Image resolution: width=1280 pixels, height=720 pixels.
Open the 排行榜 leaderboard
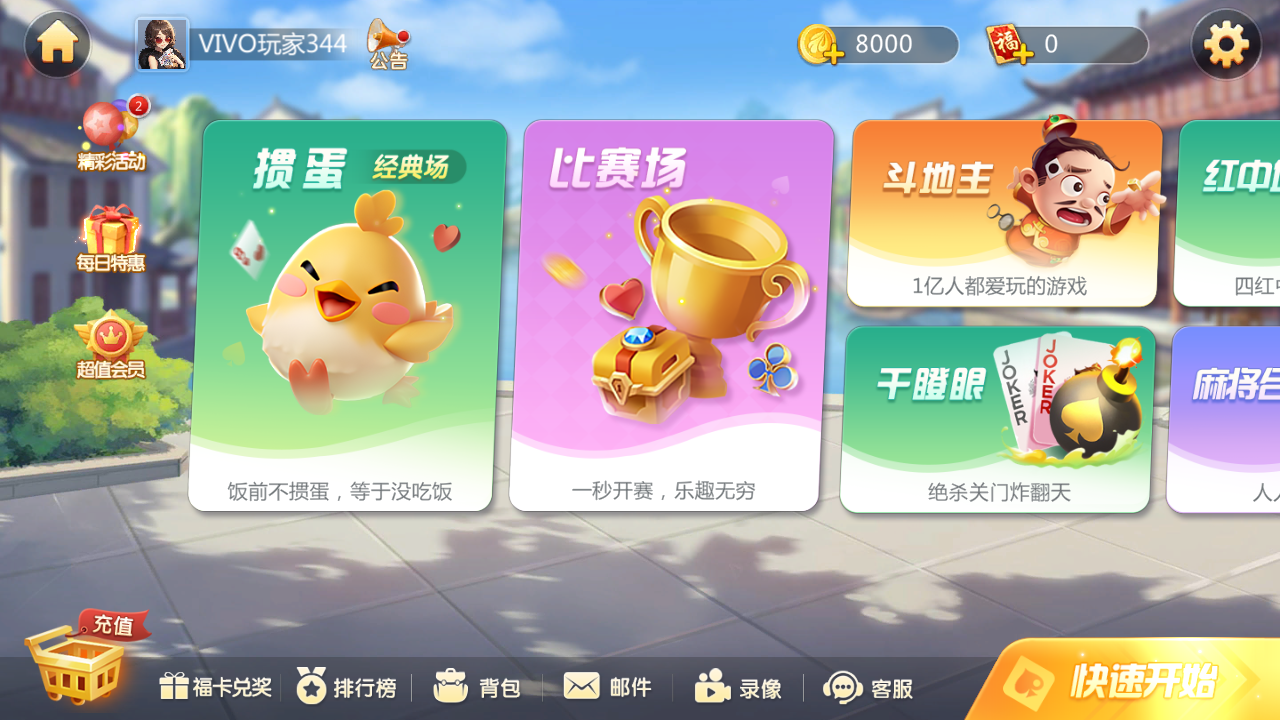tap(345, 687)
